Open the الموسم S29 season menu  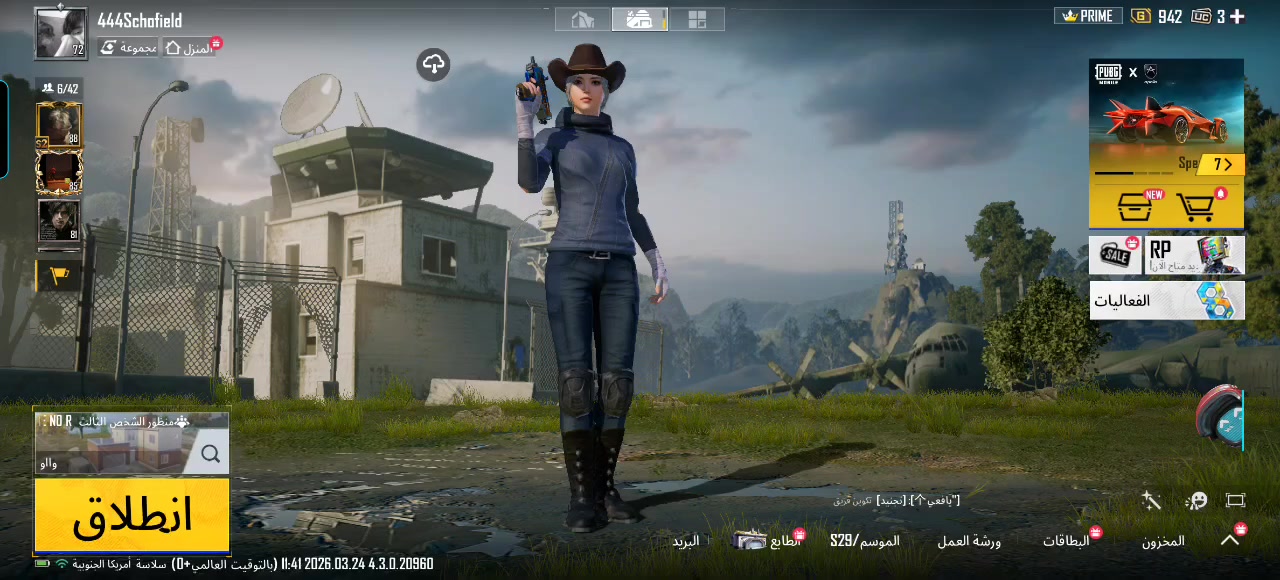pyautogui.click(x=864, y=541)
